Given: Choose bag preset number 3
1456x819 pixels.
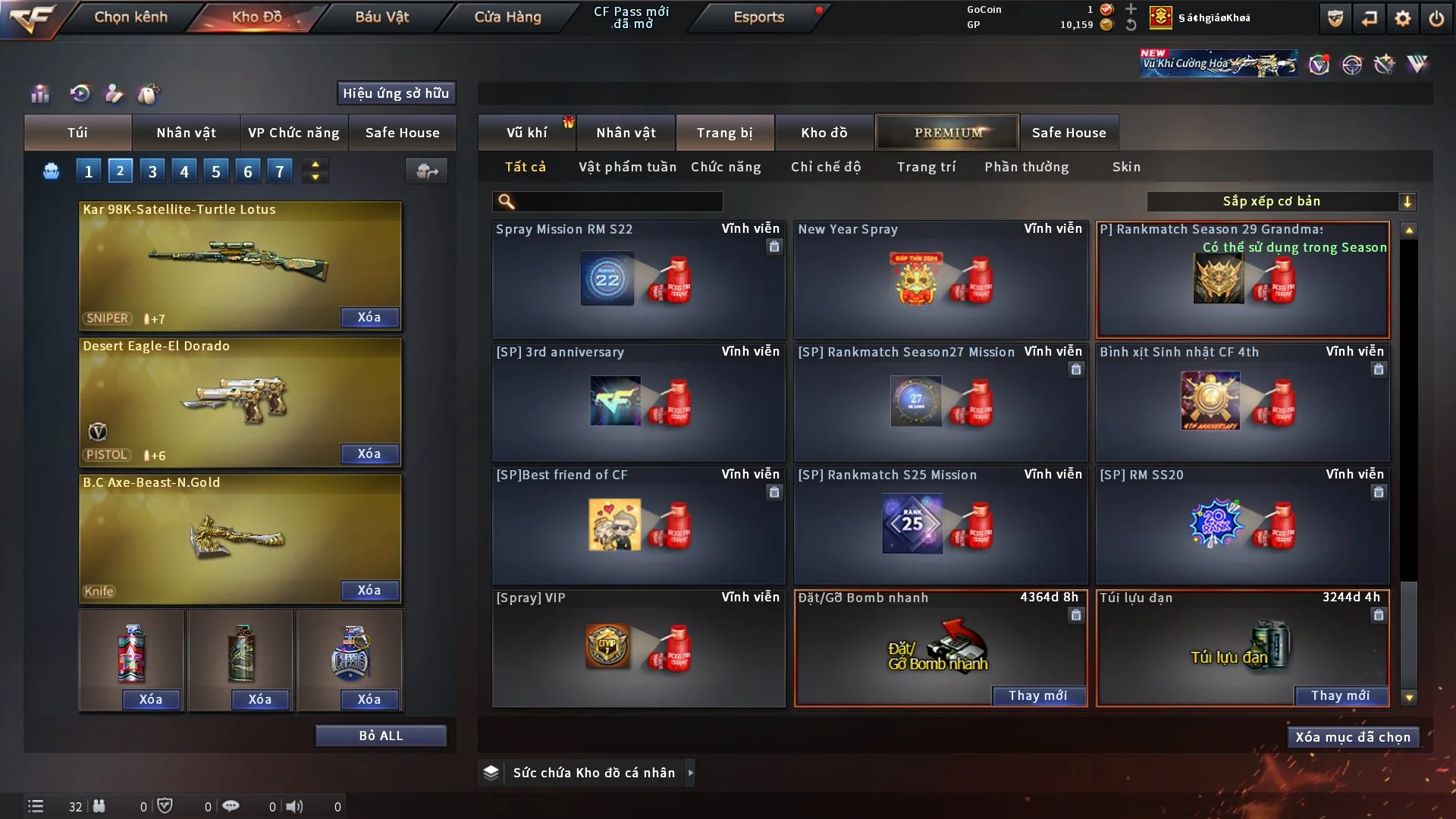Looking at the screenshot, I should point(152,171).
